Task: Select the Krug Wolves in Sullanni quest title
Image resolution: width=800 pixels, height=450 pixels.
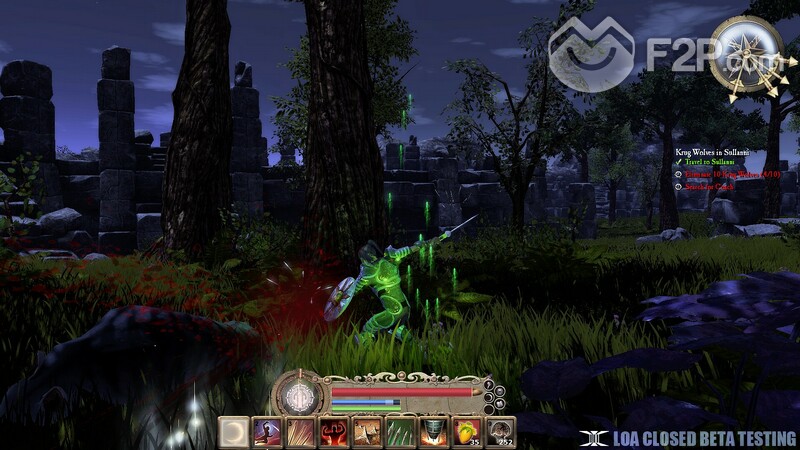Action: click(713, 151)
